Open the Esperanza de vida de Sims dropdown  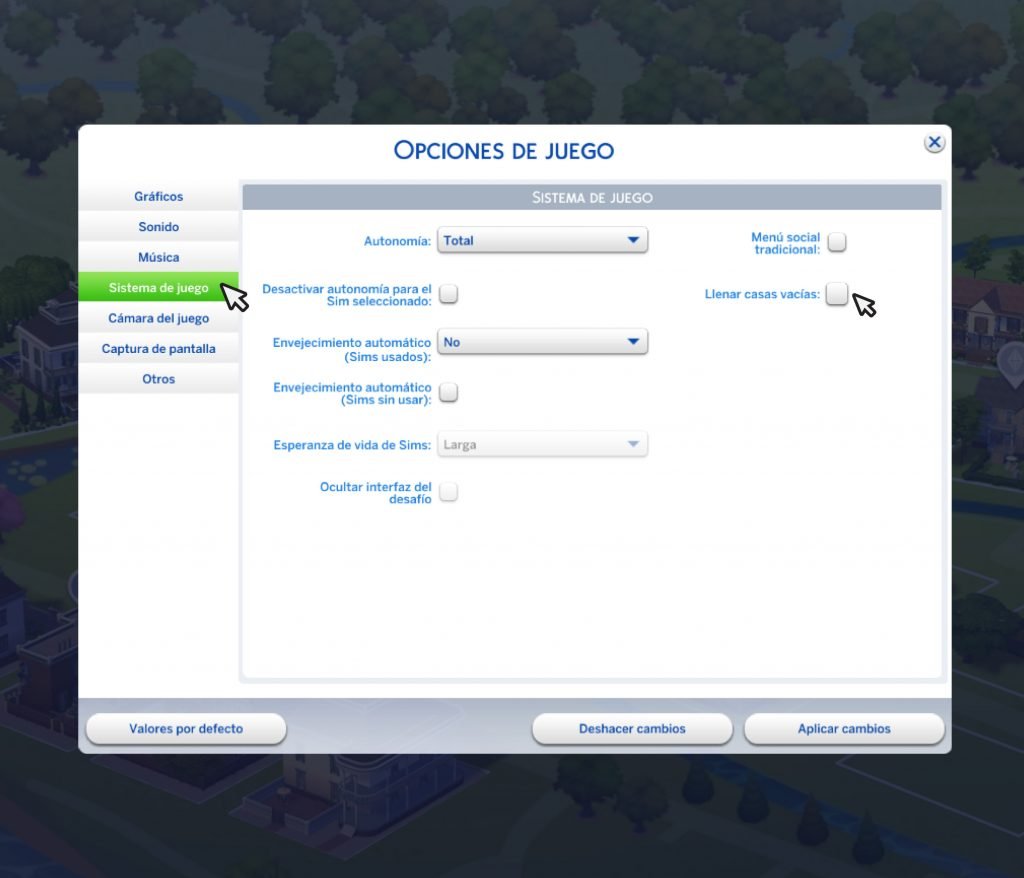pyautogui.click(x=543, y=445)
